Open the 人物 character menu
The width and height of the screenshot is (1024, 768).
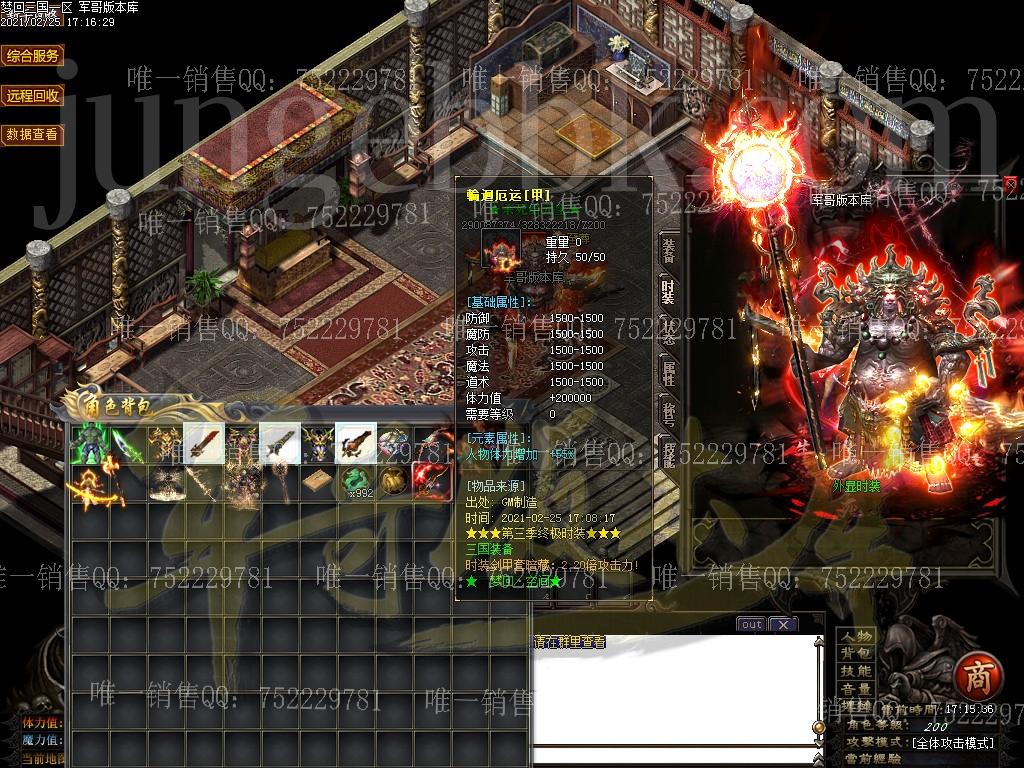pyautogui.click(x=857, y=637)
